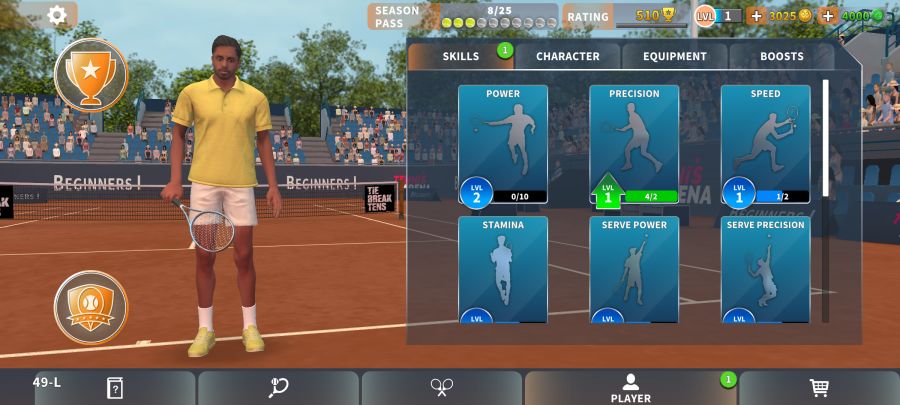
Task: Add more gold coins with the plus button
Action: [756, 16]
